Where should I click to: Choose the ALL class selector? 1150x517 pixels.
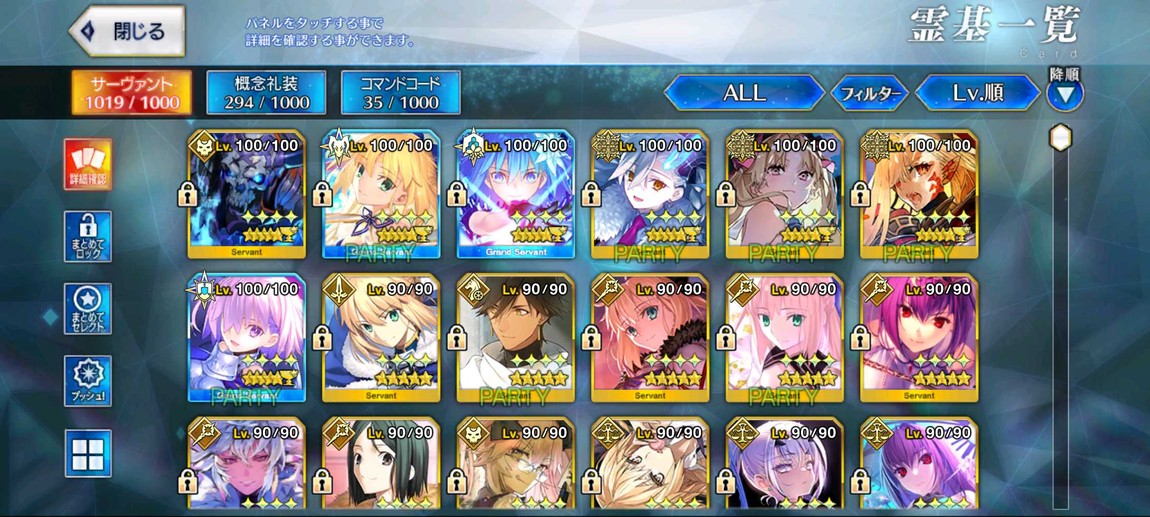pyautogui.click(x=744, y=93)
